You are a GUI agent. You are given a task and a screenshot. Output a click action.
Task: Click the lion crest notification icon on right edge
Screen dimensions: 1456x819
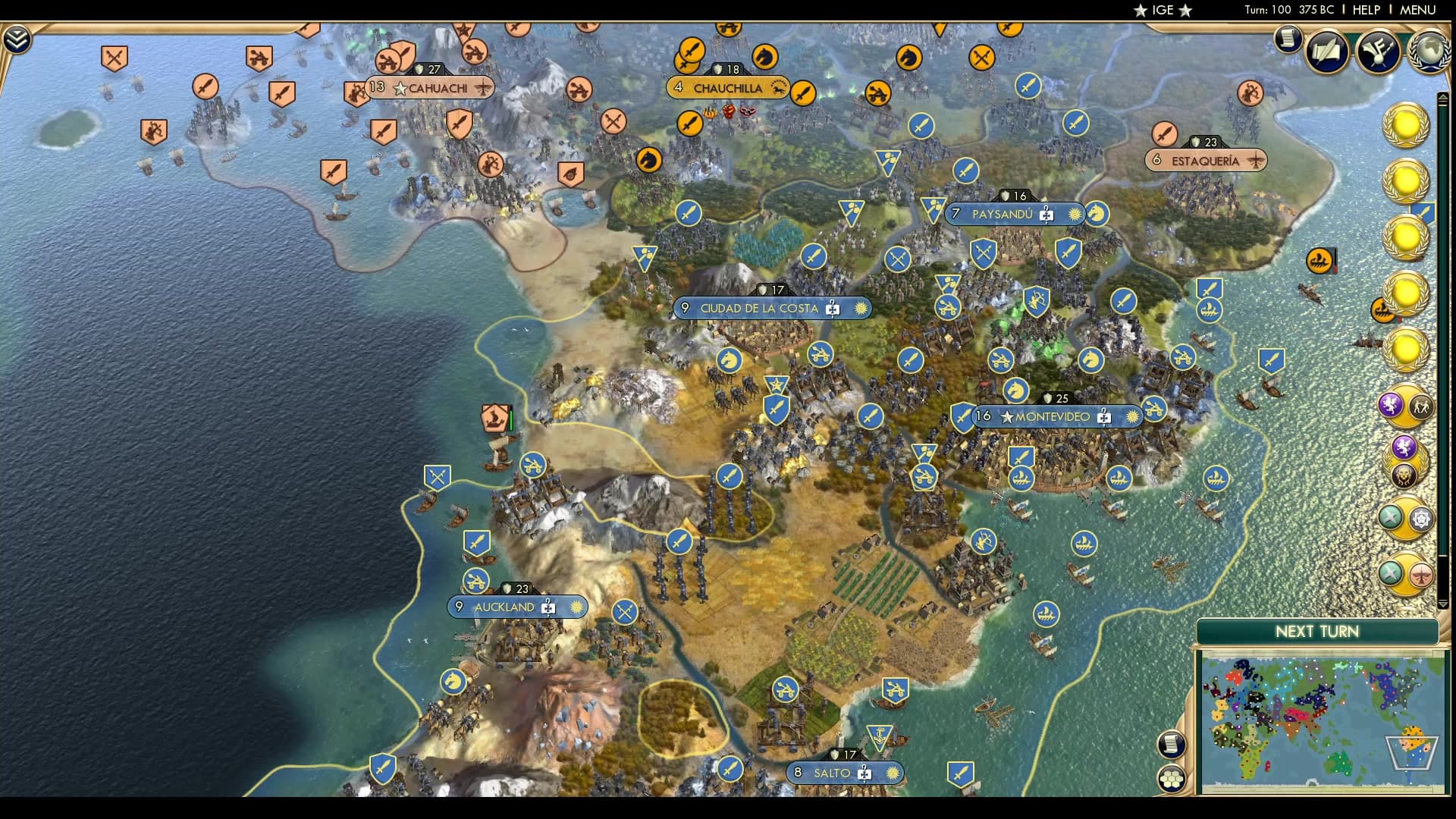click(x=1404, y=475)
